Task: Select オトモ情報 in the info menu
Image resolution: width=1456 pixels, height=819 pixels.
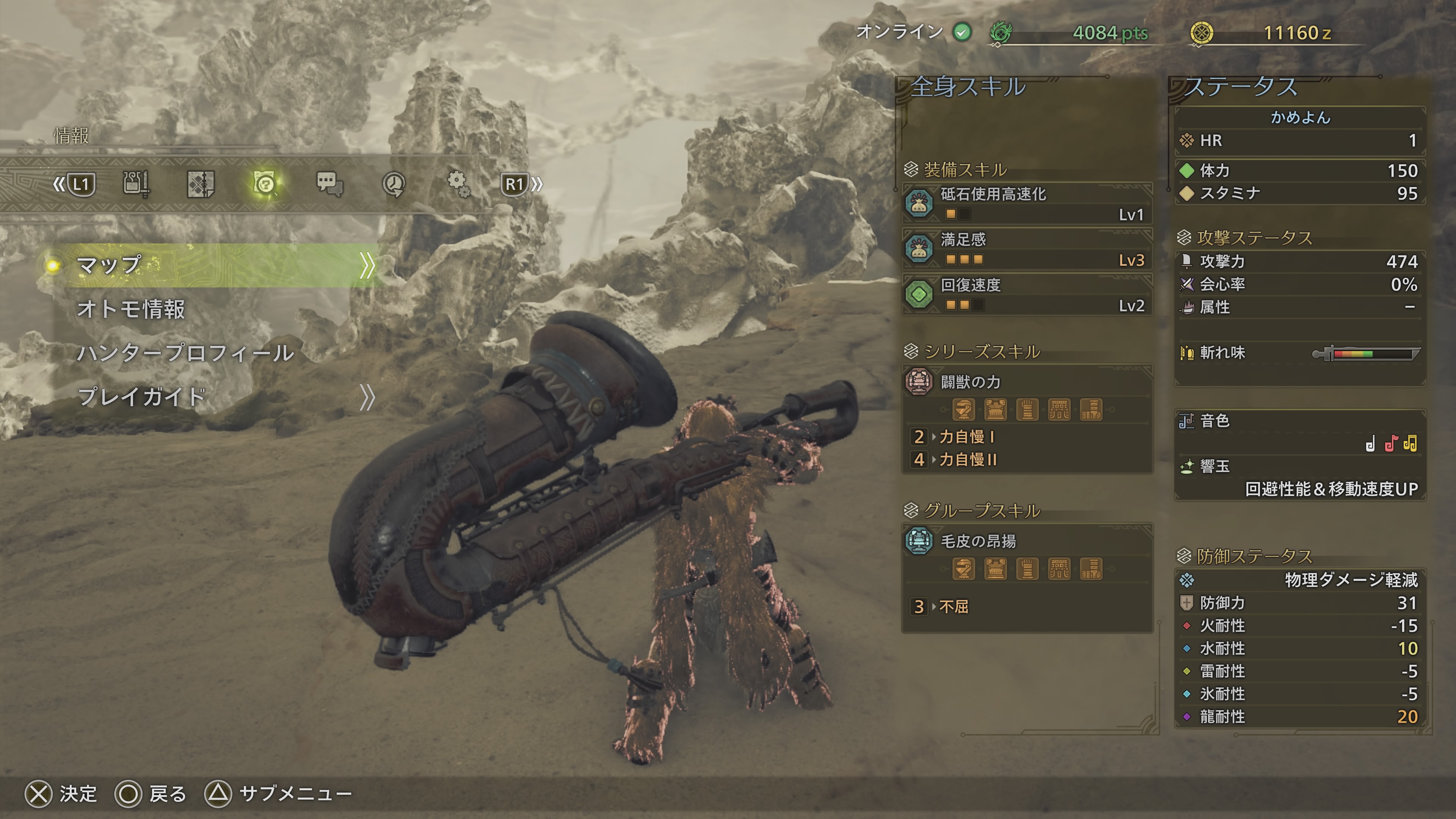Action: 131,309
